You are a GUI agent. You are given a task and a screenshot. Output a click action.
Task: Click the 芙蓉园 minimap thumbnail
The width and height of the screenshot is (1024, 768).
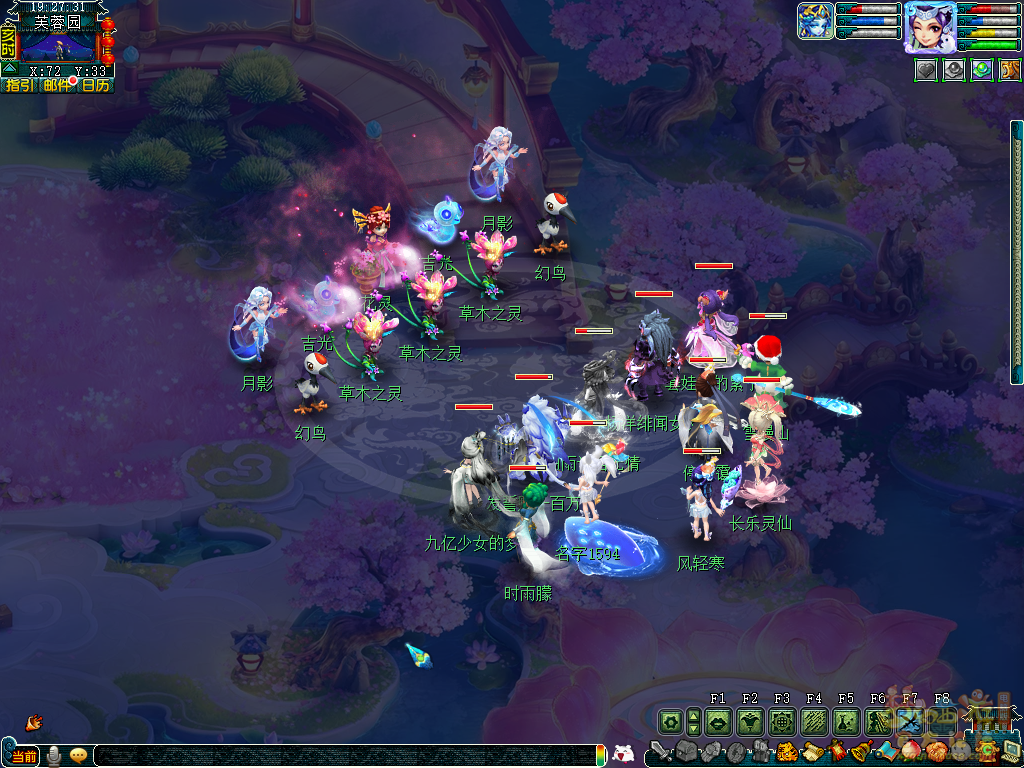click(x=58, y=46)
